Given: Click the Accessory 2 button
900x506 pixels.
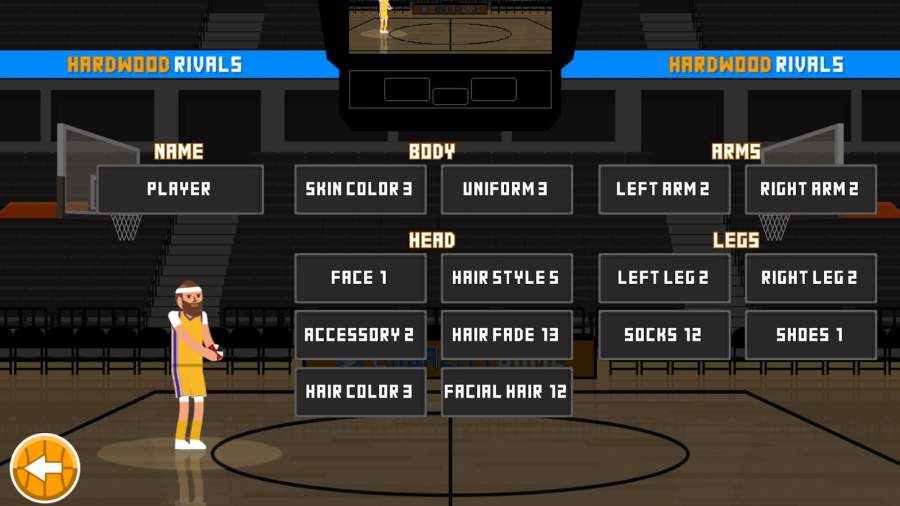Looking at the screenshot, I should [360, 335].
